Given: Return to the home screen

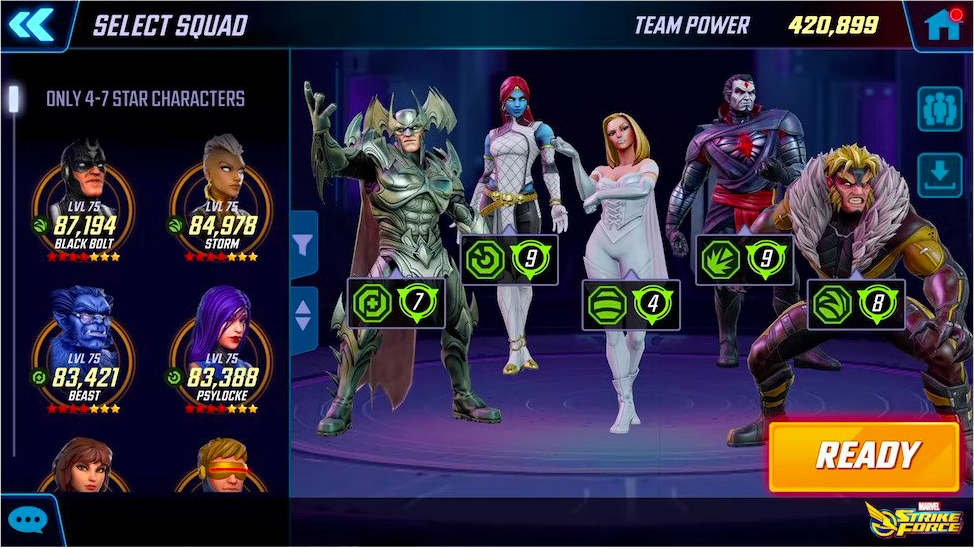Looking at the screenshot, I should point(943,25).
